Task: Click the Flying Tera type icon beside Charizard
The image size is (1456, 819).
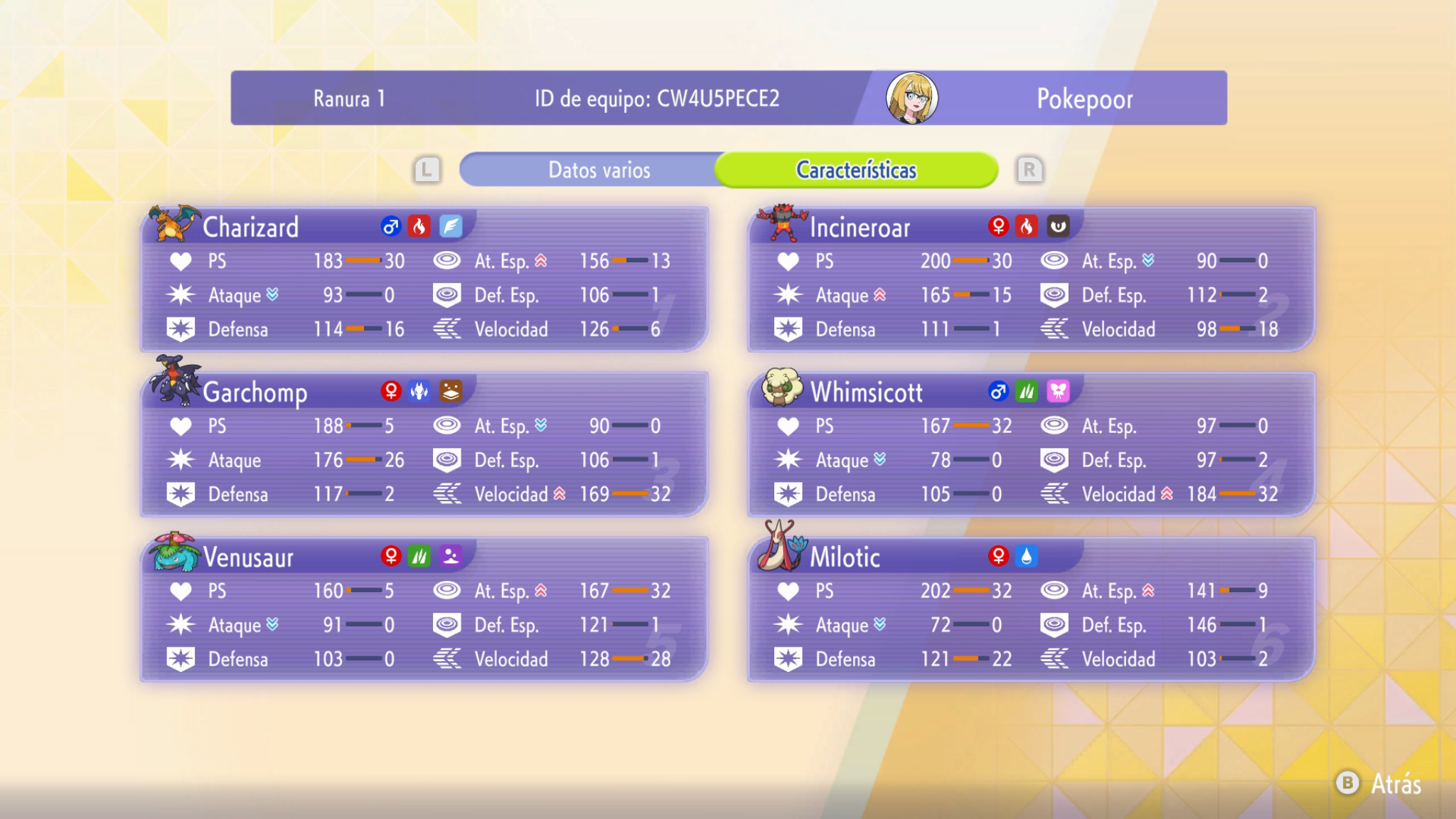Action: (453, 225)
